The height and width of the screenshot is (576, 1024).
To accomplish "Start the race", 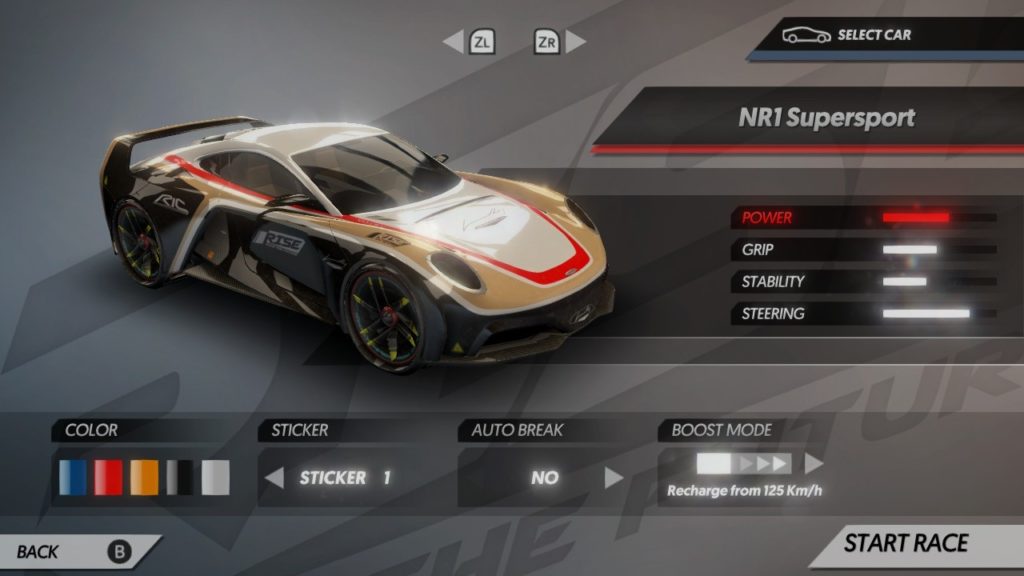I will pyautogui.click(x=906, y=544).
